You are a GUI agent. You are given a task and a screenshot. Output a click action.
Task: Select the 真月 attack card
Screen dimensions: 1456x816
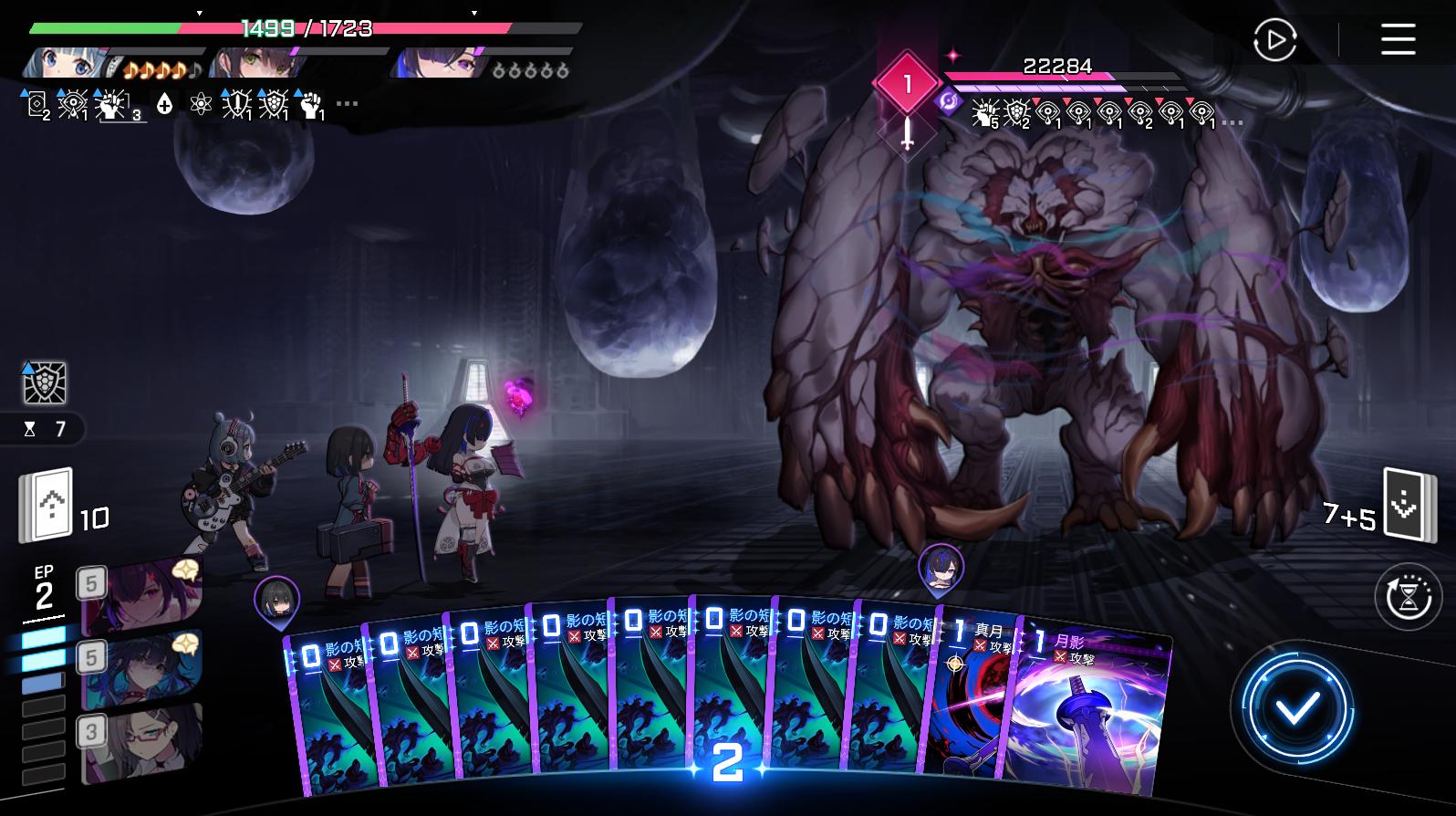coord(972,703)
